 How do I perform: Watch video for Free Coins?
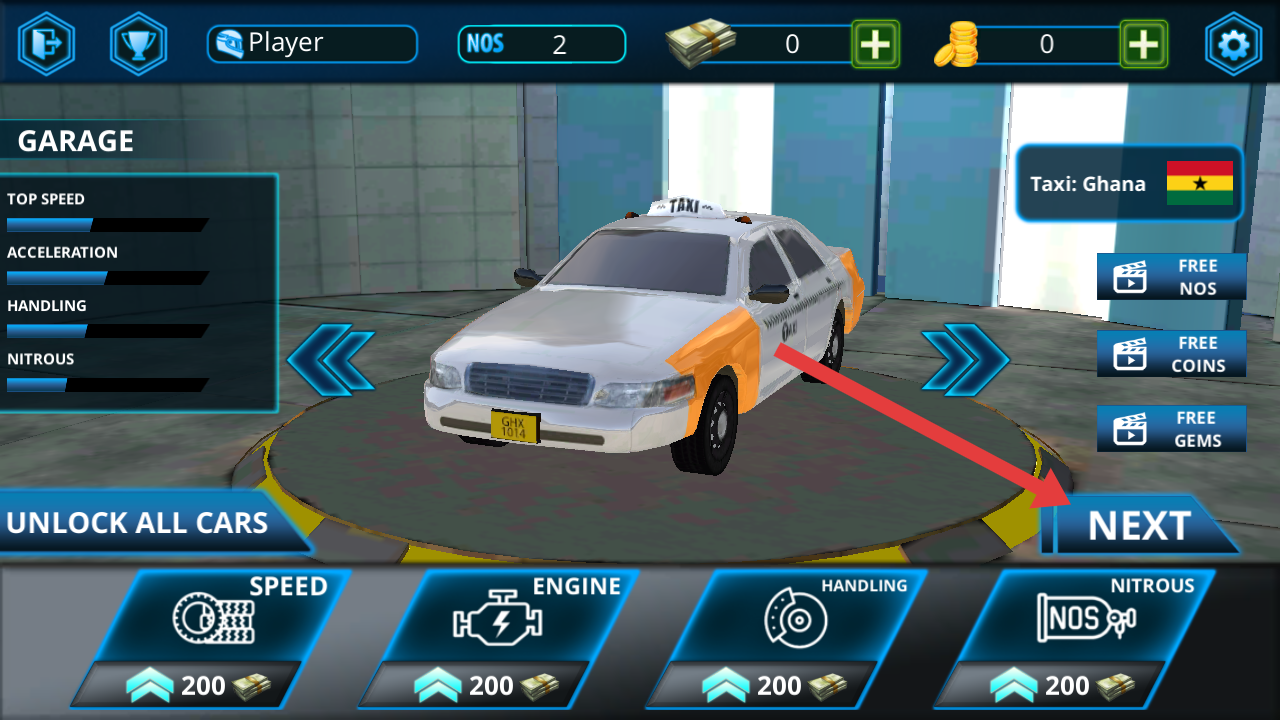point(1171,354)
